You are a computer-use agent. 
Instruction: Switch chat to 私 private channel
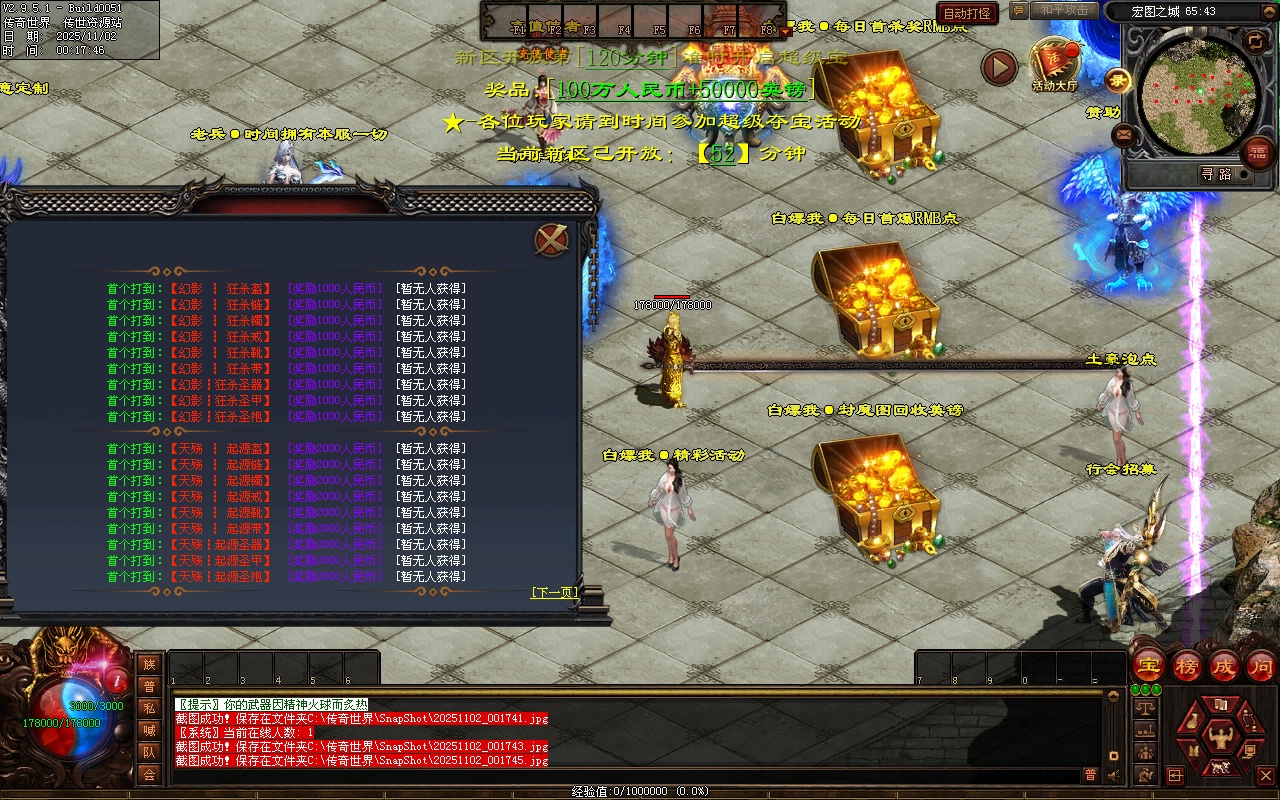tap(149, 708)
